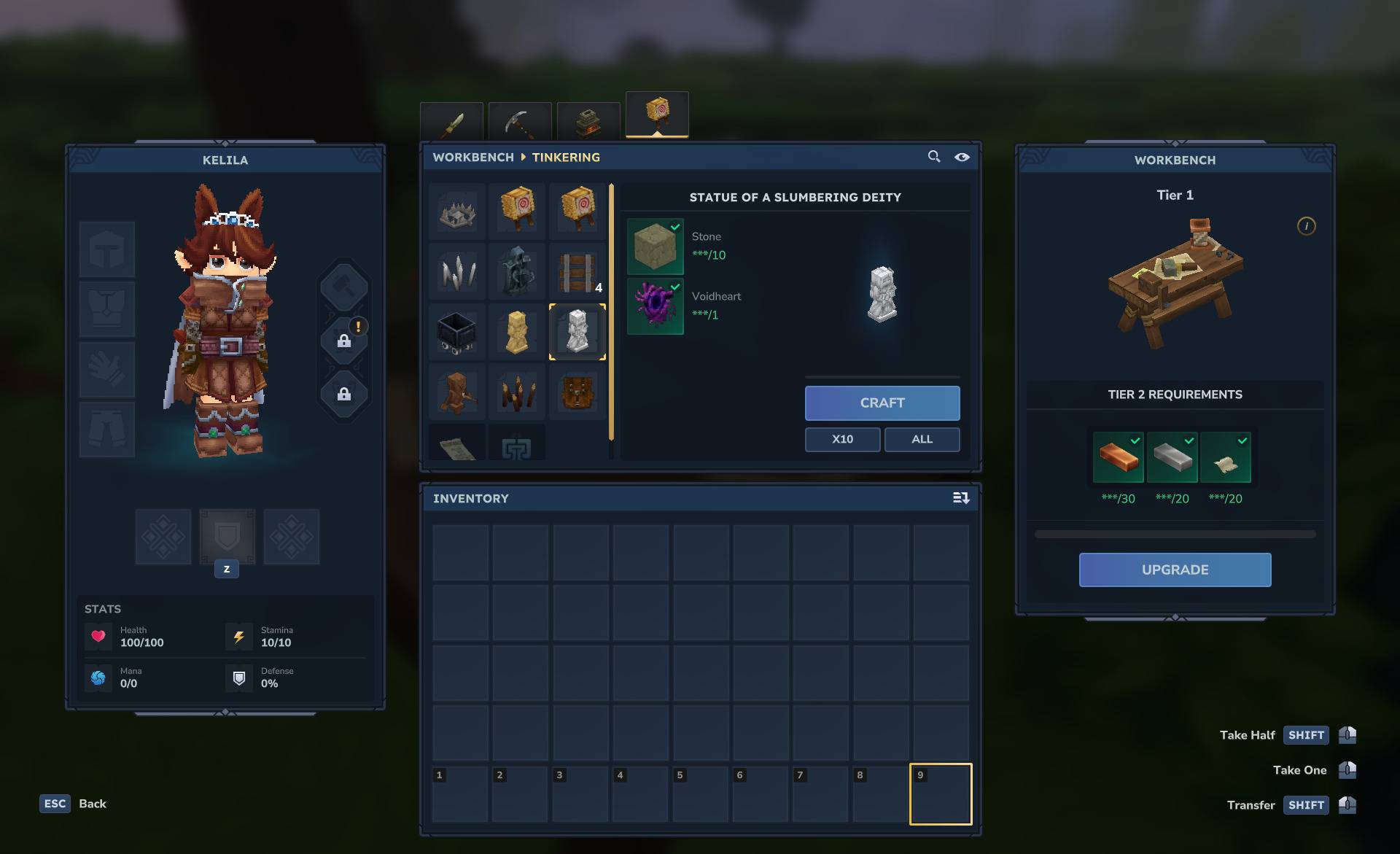Craft the Statue of a Slumbering Deity
This screenshot has height=854, width=1400.
pyautogui.click(x=882, y=403)
